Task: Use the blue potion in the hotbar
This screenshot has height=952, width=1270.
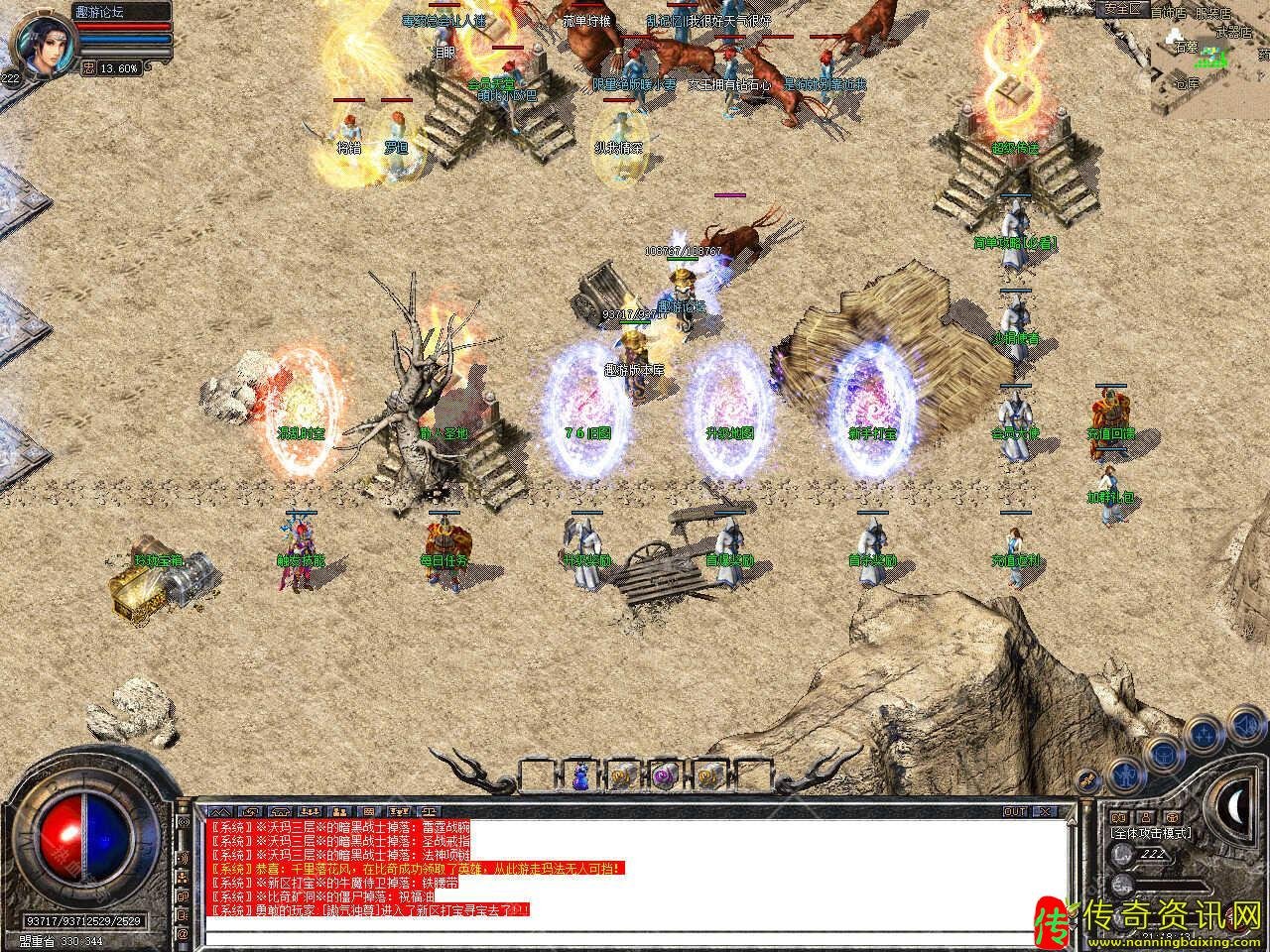Action: click(578, 775)
